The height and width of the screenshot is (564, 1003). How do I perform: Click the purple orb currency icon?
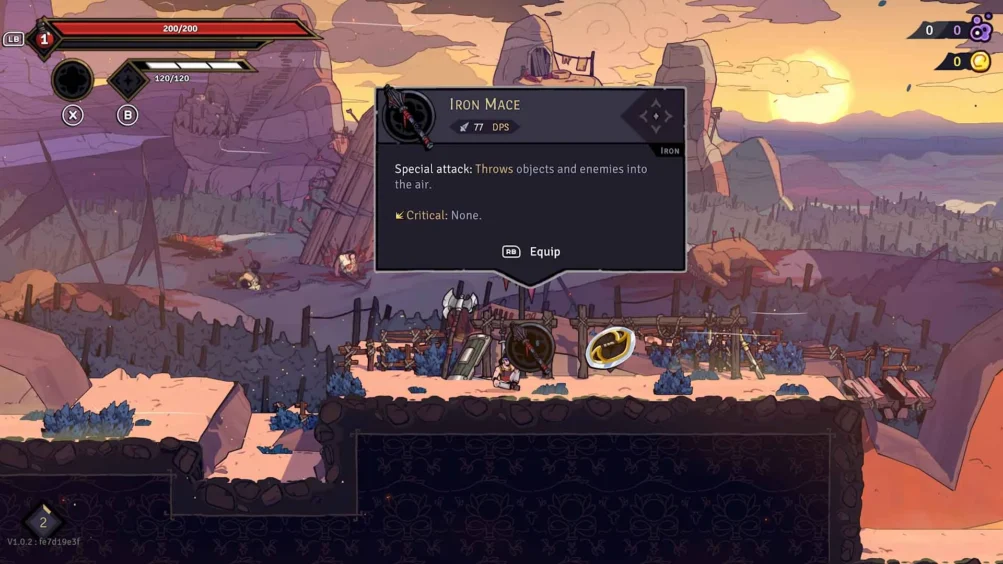[980, 29]
